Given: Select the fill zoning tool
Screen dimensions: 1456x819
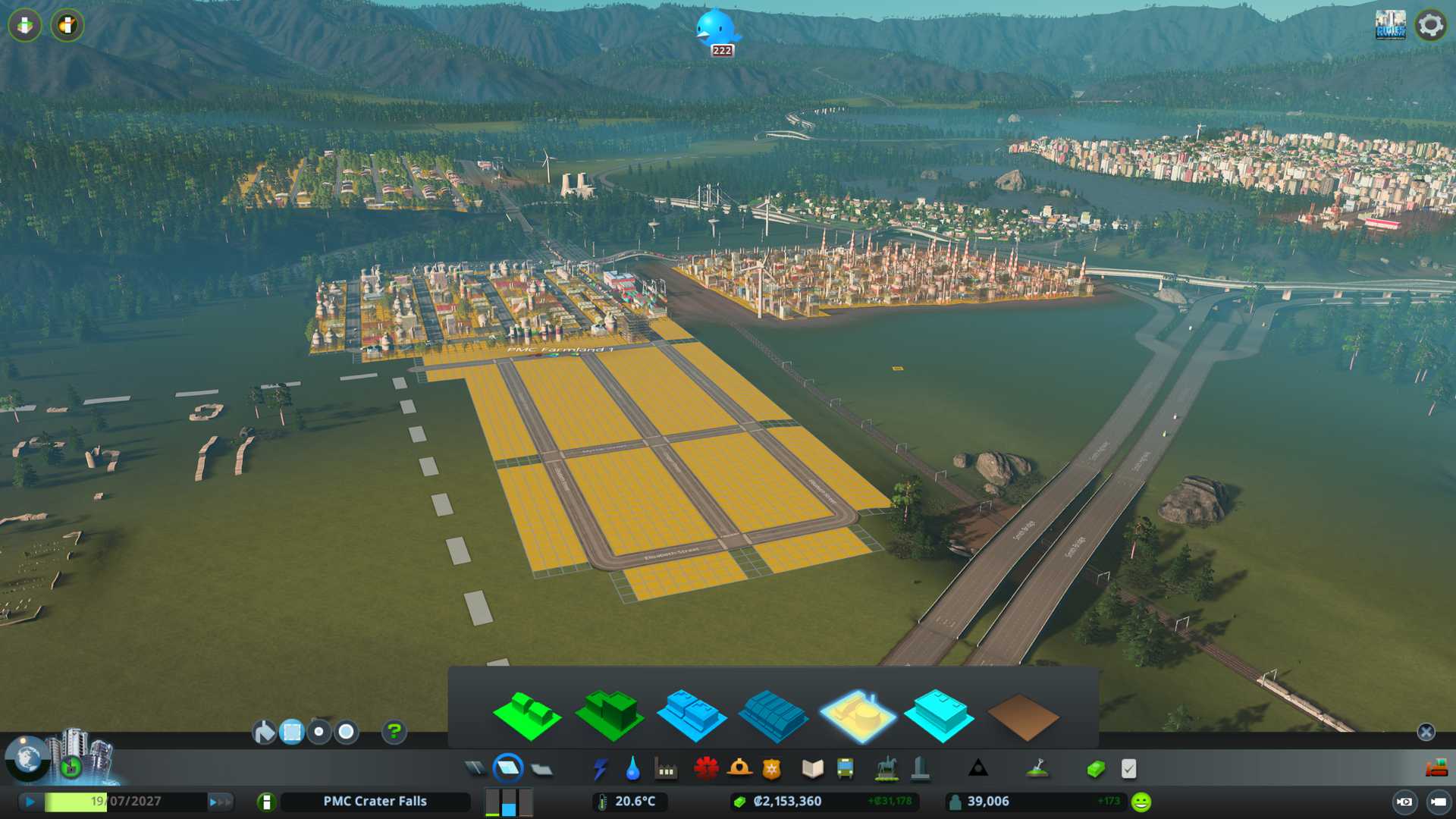Looking at the screenshot, I should [264, 732].
